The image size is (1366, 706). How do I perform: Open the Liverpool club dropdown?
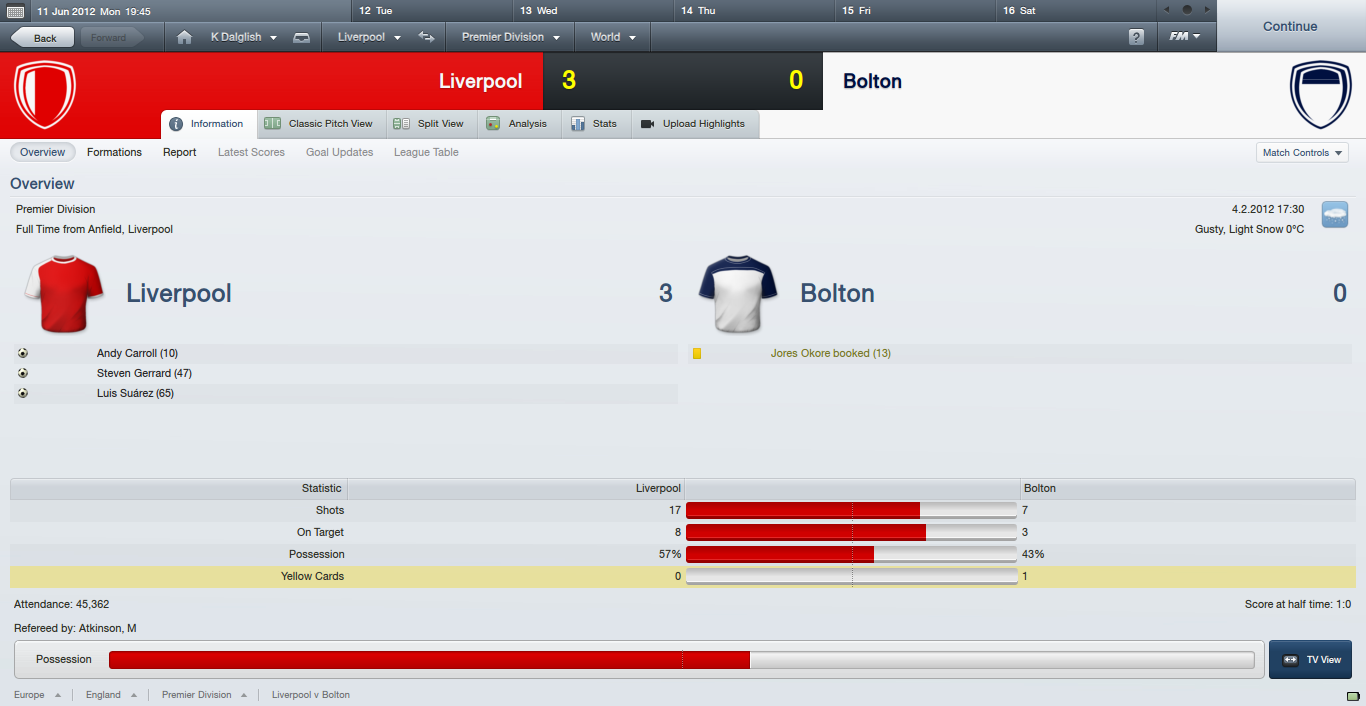pos(369,37)
